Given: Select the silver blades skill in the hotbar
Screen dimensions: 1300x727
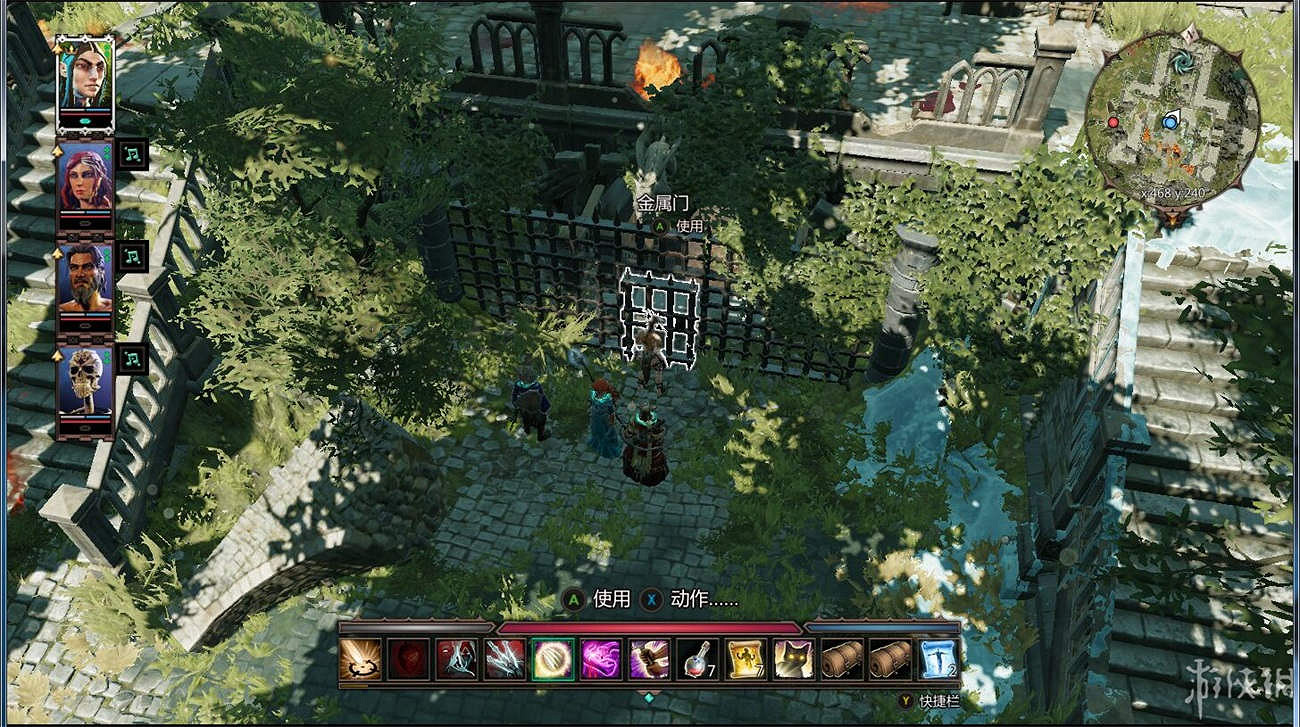Looking at the screenshot, I should pos(504,658).
